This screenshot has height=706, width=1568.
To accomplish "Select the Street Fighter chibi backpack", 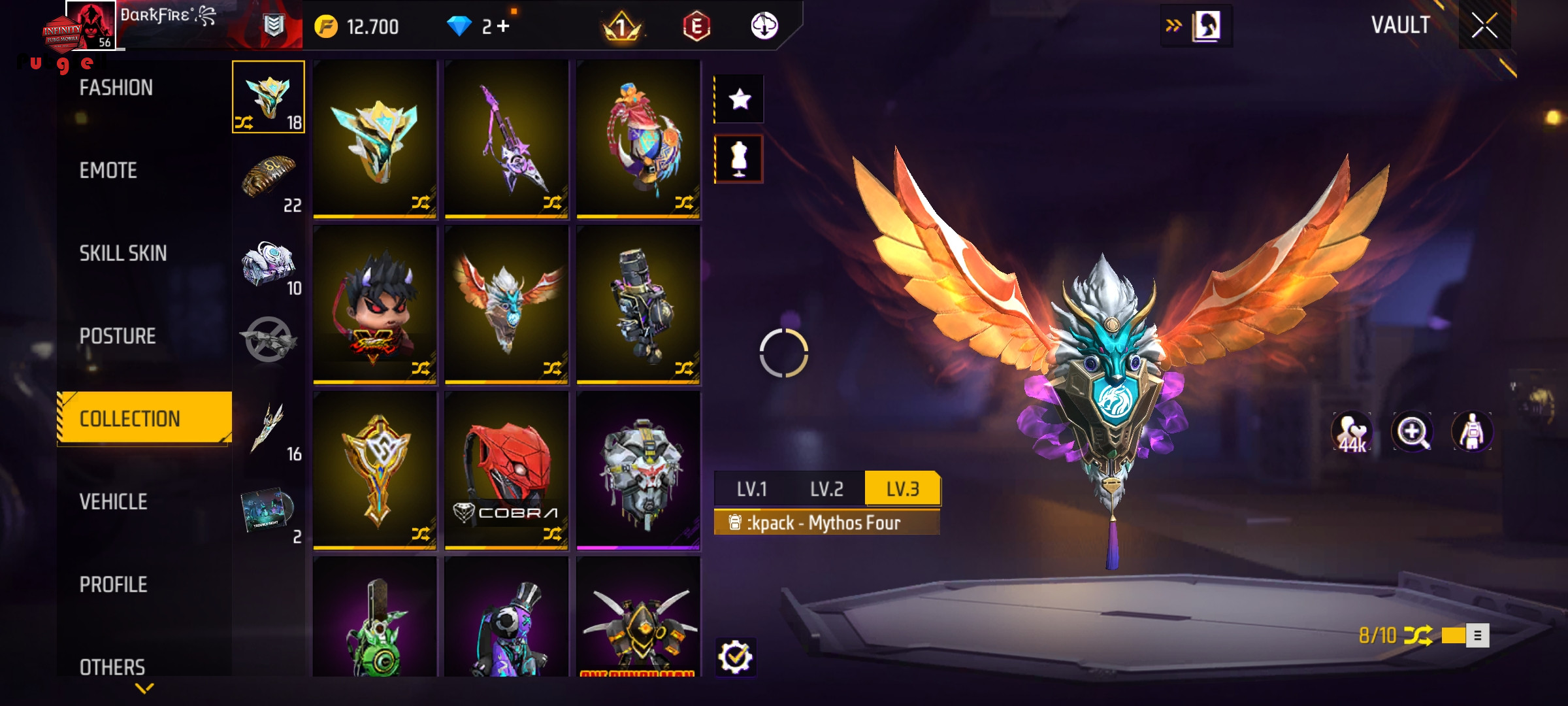I will coord(375,305).
